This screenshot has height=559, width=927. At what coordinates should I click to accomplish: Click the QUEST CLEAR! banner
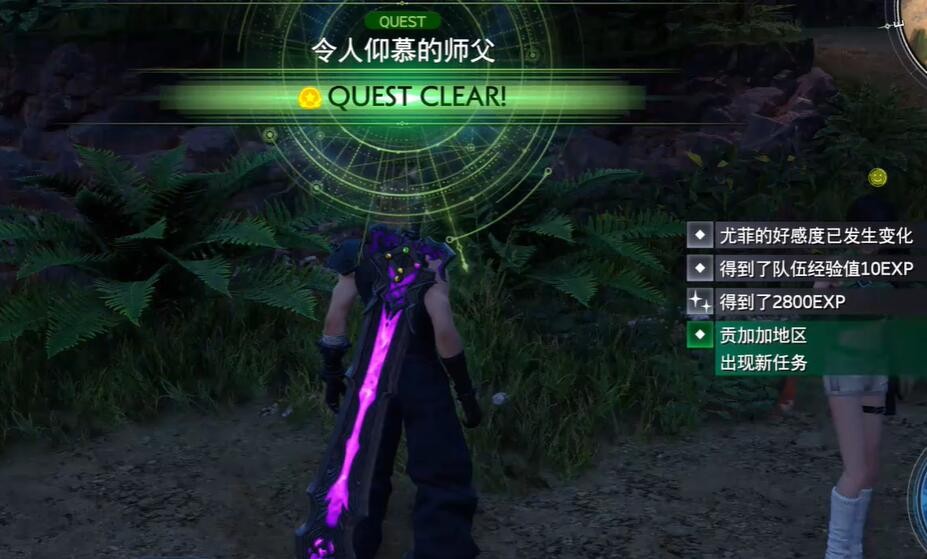(x=403, y=97)
